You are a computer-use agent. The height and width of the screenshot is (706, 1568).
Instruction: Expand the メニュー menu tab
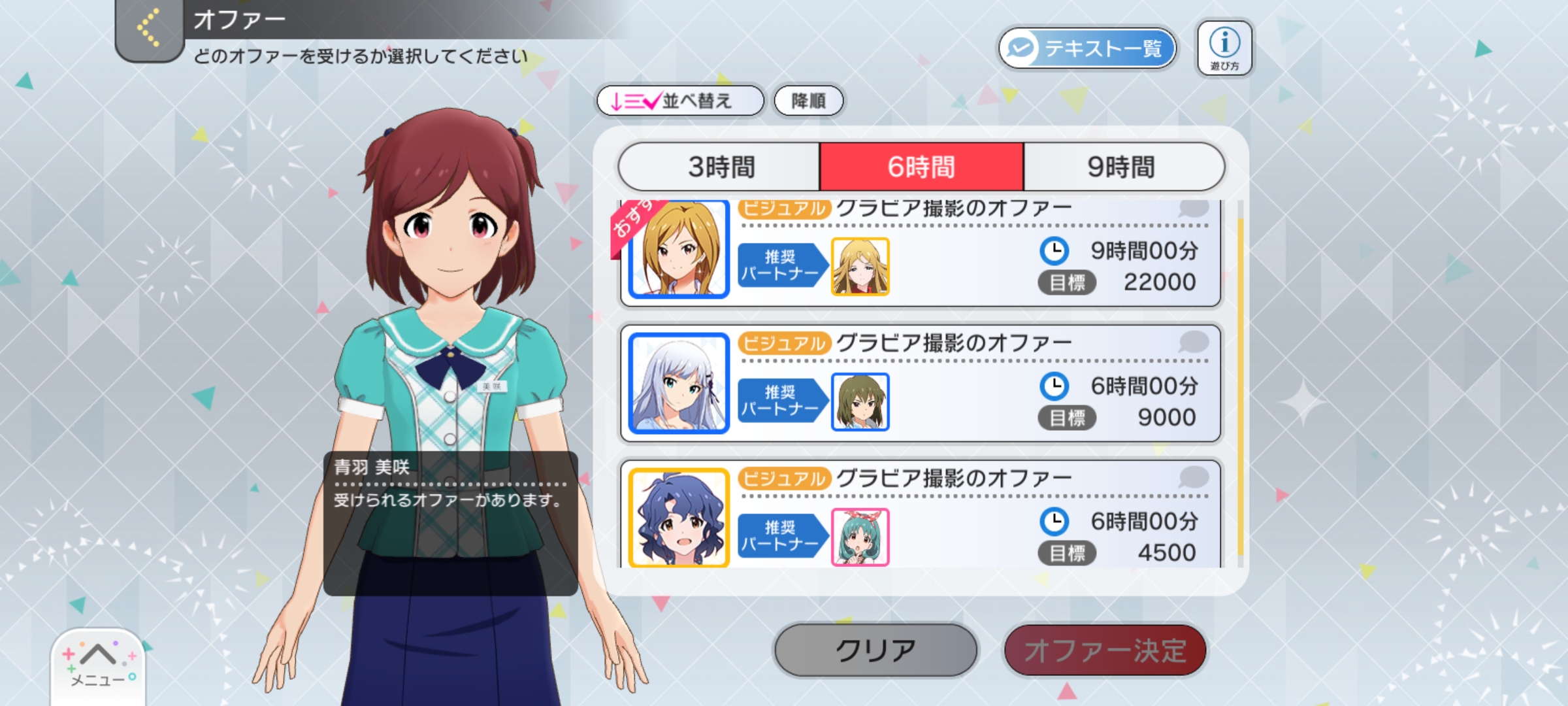(x=98, y=664)
